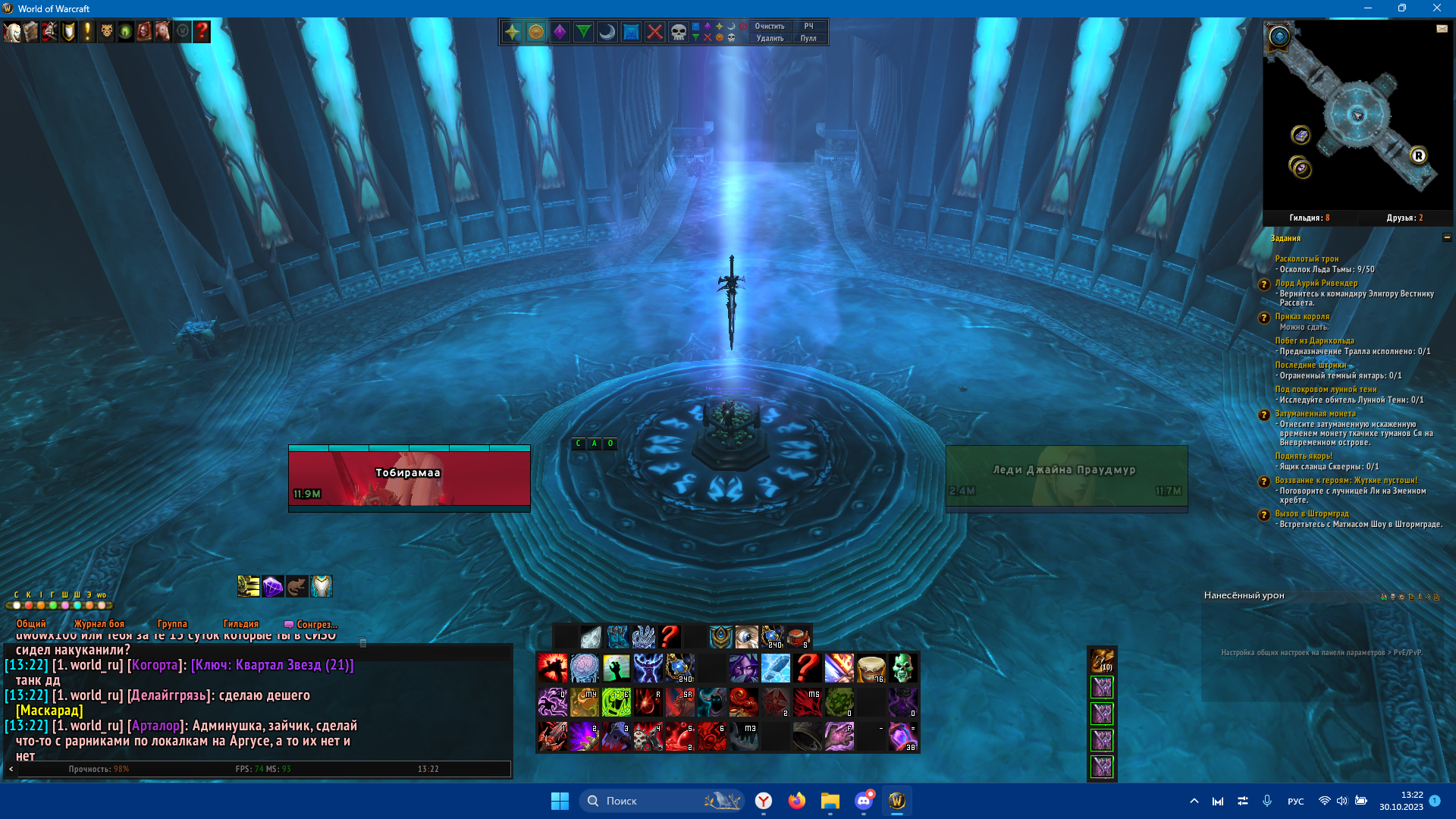The image size is (1456, 819).
Task: Use the drum item with 76 charges
Action: tap(871, 669)
